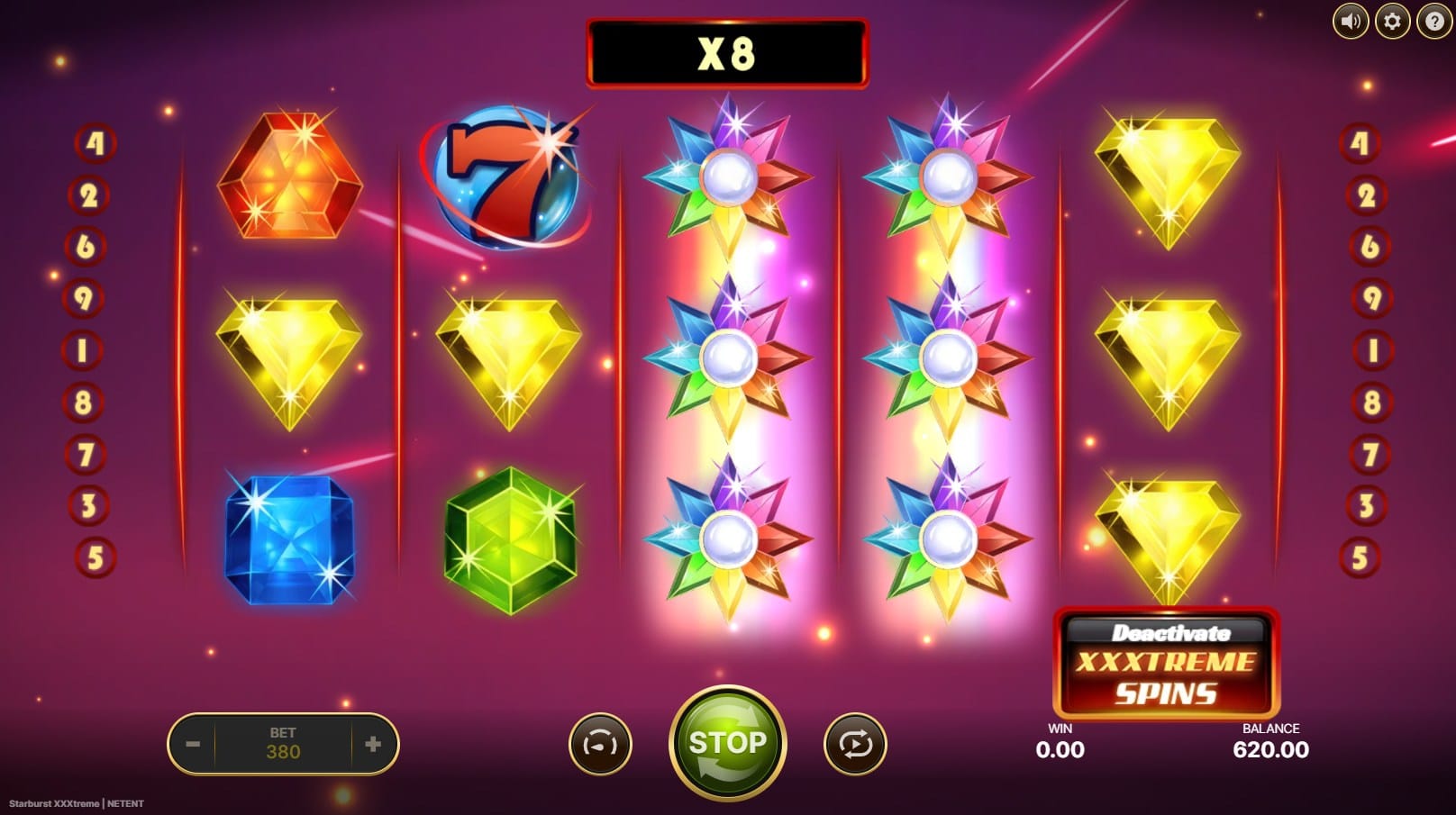Toggle the quick spin speedometer button
Image resolution: width=1456 pixels, height=815 pixels.
coord(600,744)
